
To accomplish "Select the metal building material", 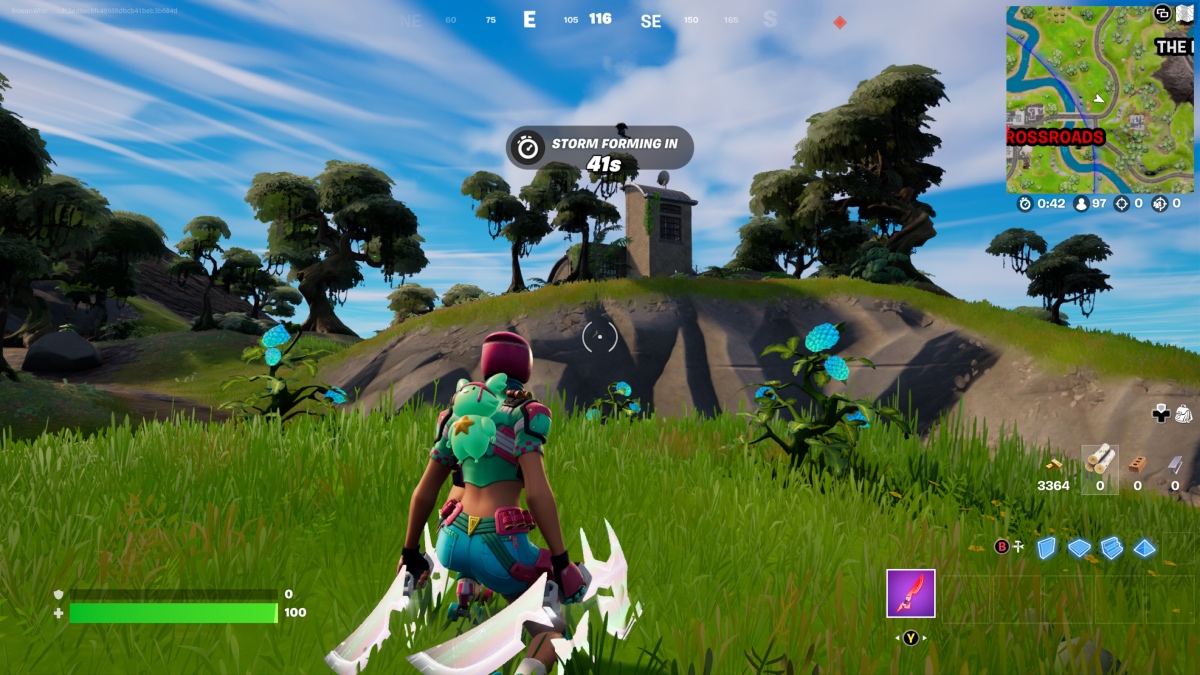I will pos(1175,463).
